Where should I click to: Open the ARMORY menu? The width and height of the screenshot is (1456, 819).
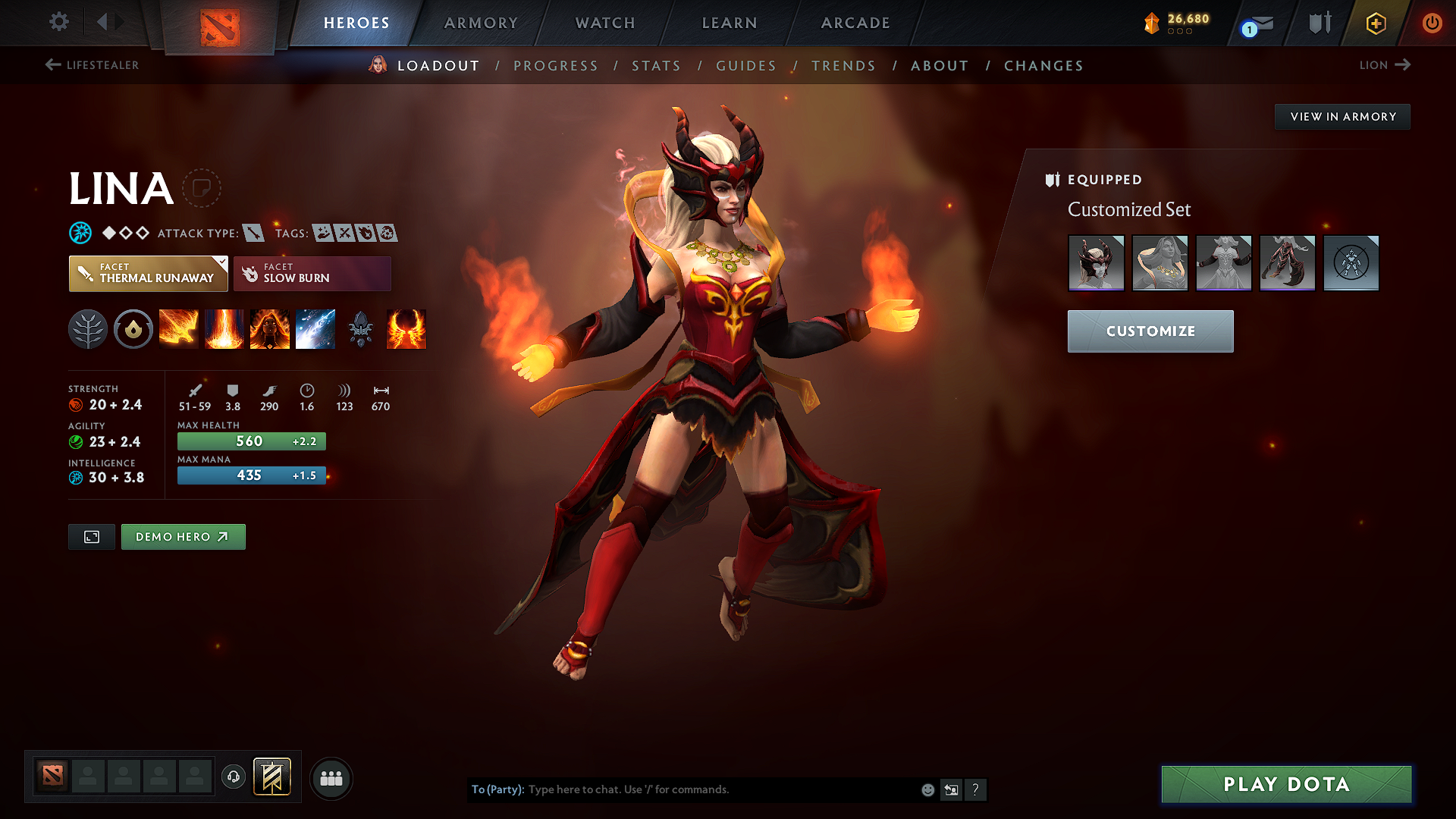[x=481, y=23]
